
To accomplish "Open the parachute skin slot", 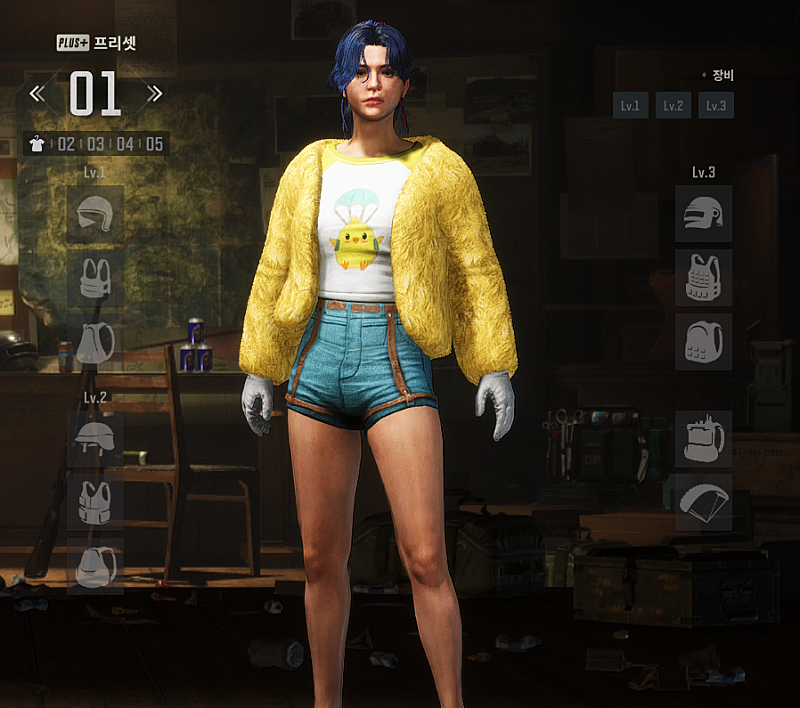I will [x=703, y=502].
